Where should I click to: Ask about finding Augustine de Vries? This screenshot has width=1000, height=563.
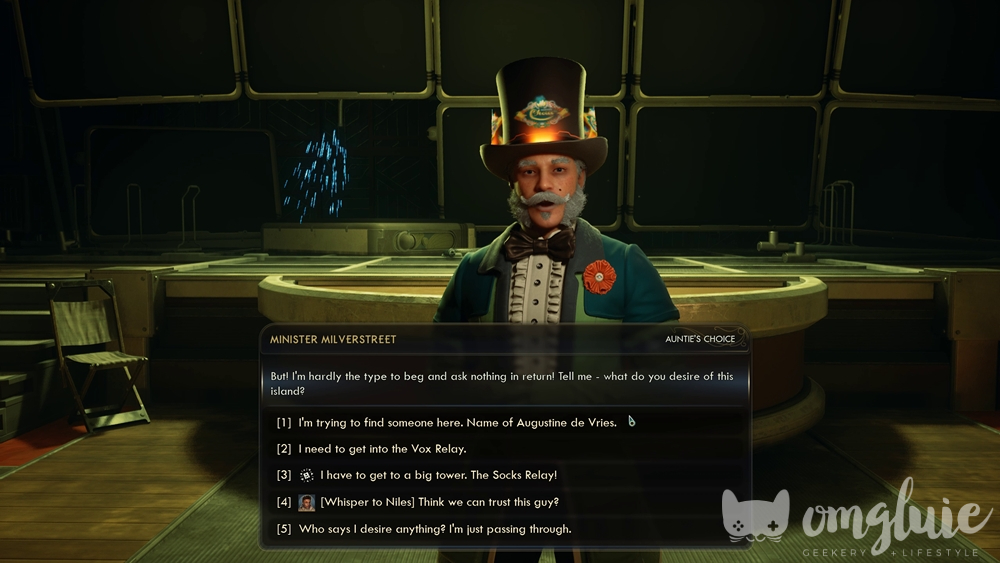tap(457, 422)
